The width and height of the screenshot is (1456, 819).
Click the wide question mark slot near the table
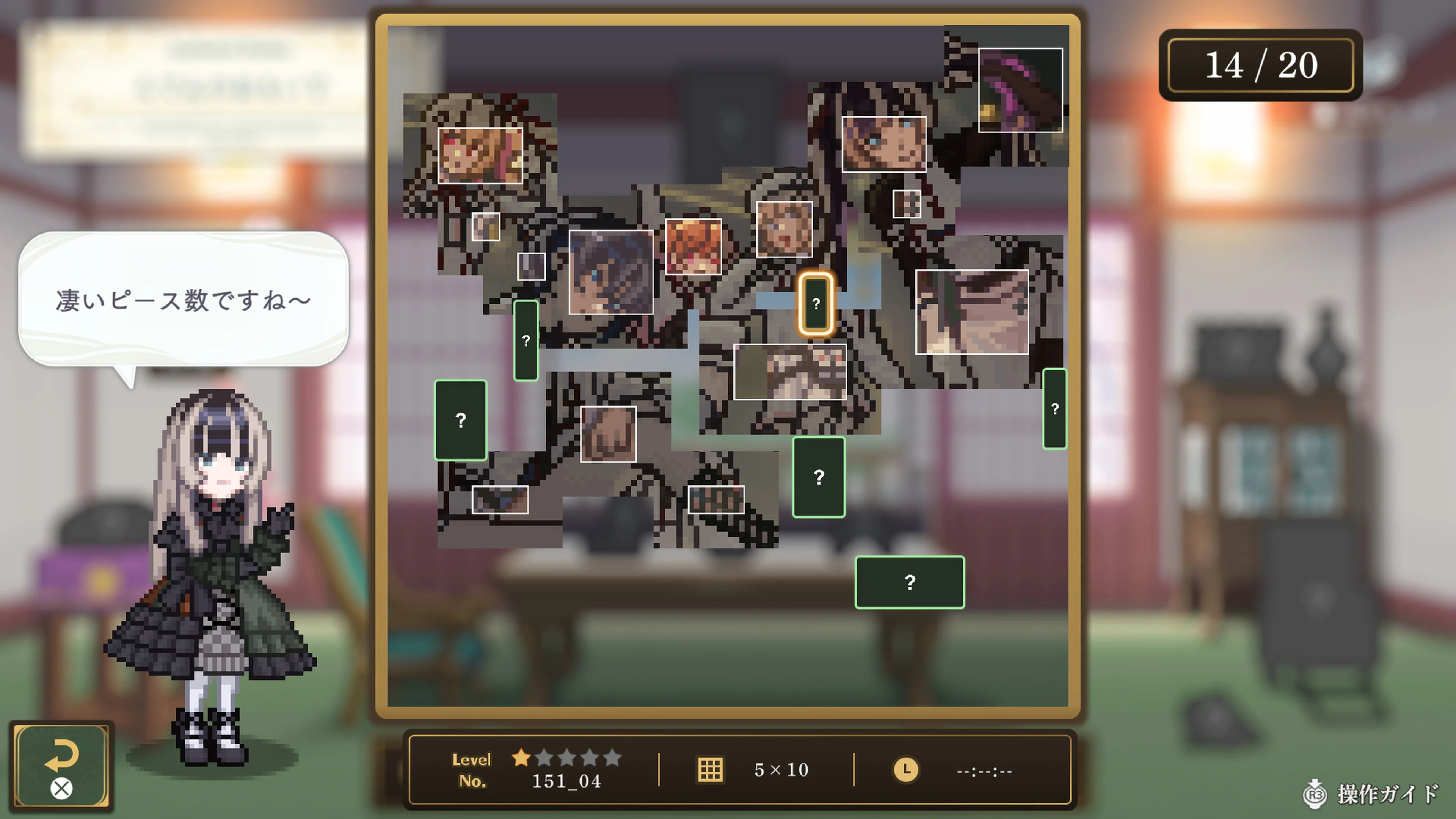pyautogui.click(x=910, y=582)
